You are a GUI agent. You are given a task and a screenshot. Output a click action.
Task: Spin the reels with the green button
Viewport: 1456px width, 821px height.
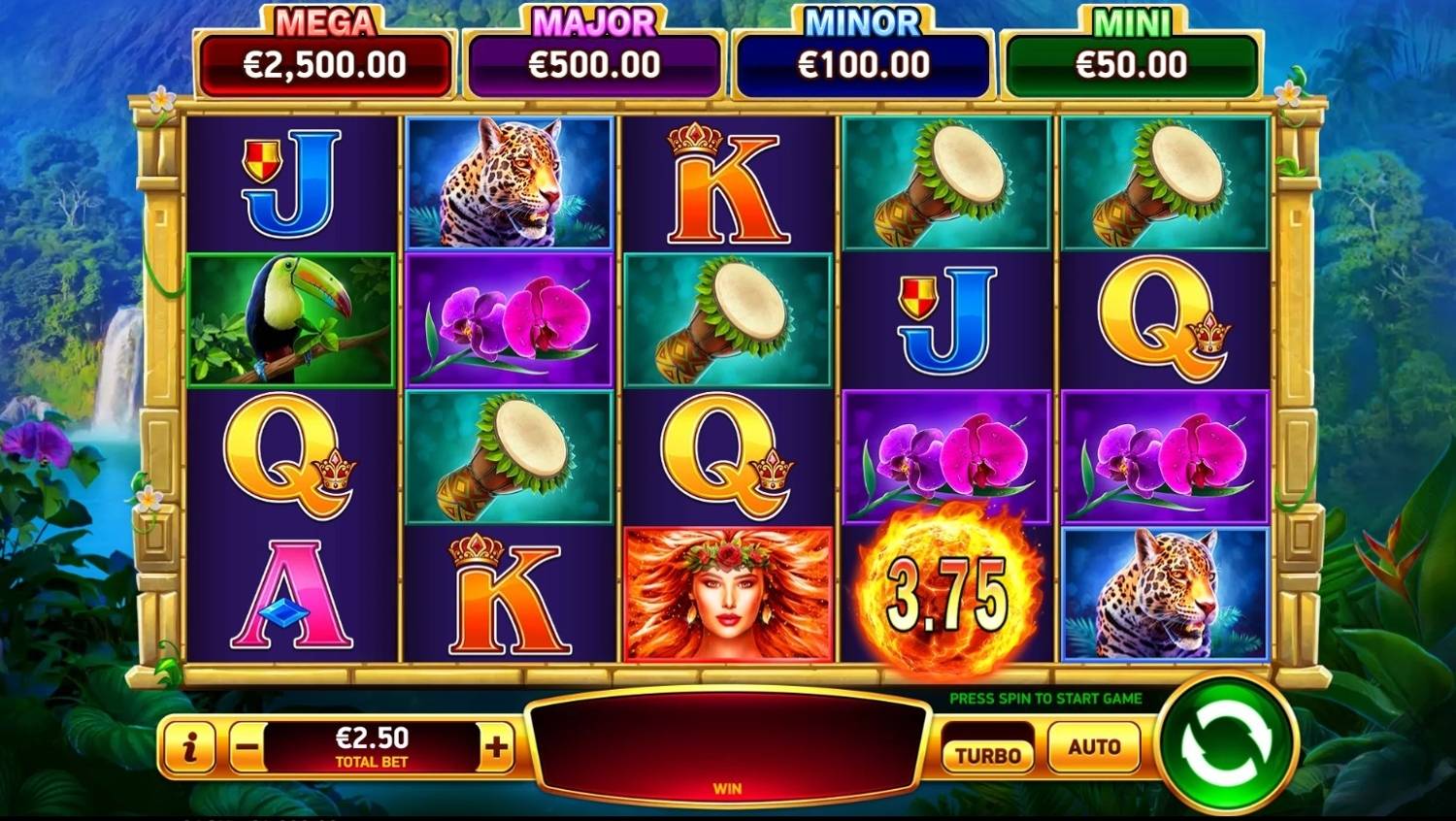pyautogui.click(x=1225, y=745)
